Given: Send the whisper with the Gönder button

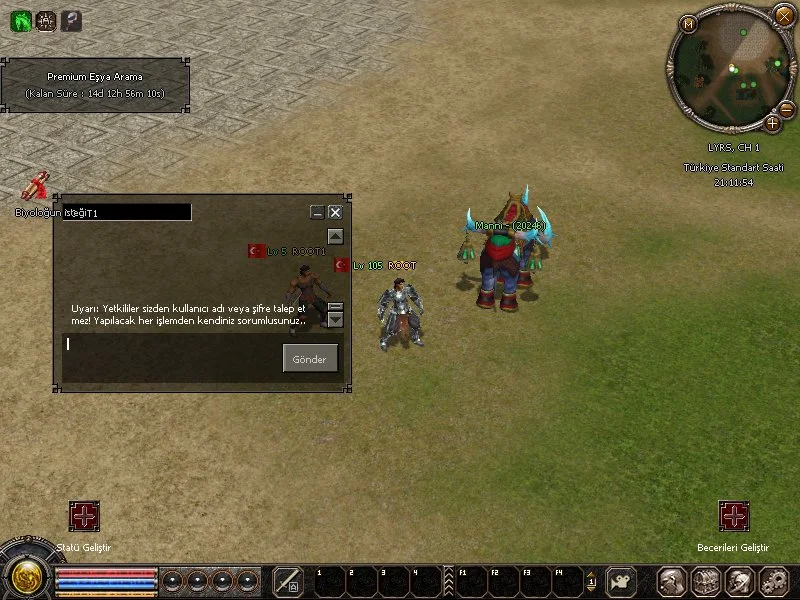Looking at the screenshot, I should [310, 359].
